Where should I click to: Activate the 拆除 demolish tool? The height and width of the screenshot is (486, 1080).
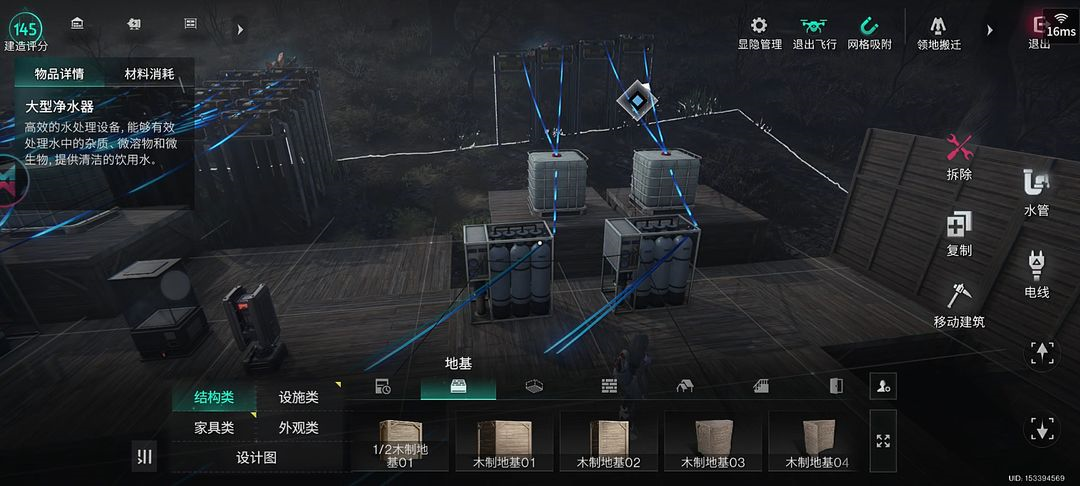point(959,156)
